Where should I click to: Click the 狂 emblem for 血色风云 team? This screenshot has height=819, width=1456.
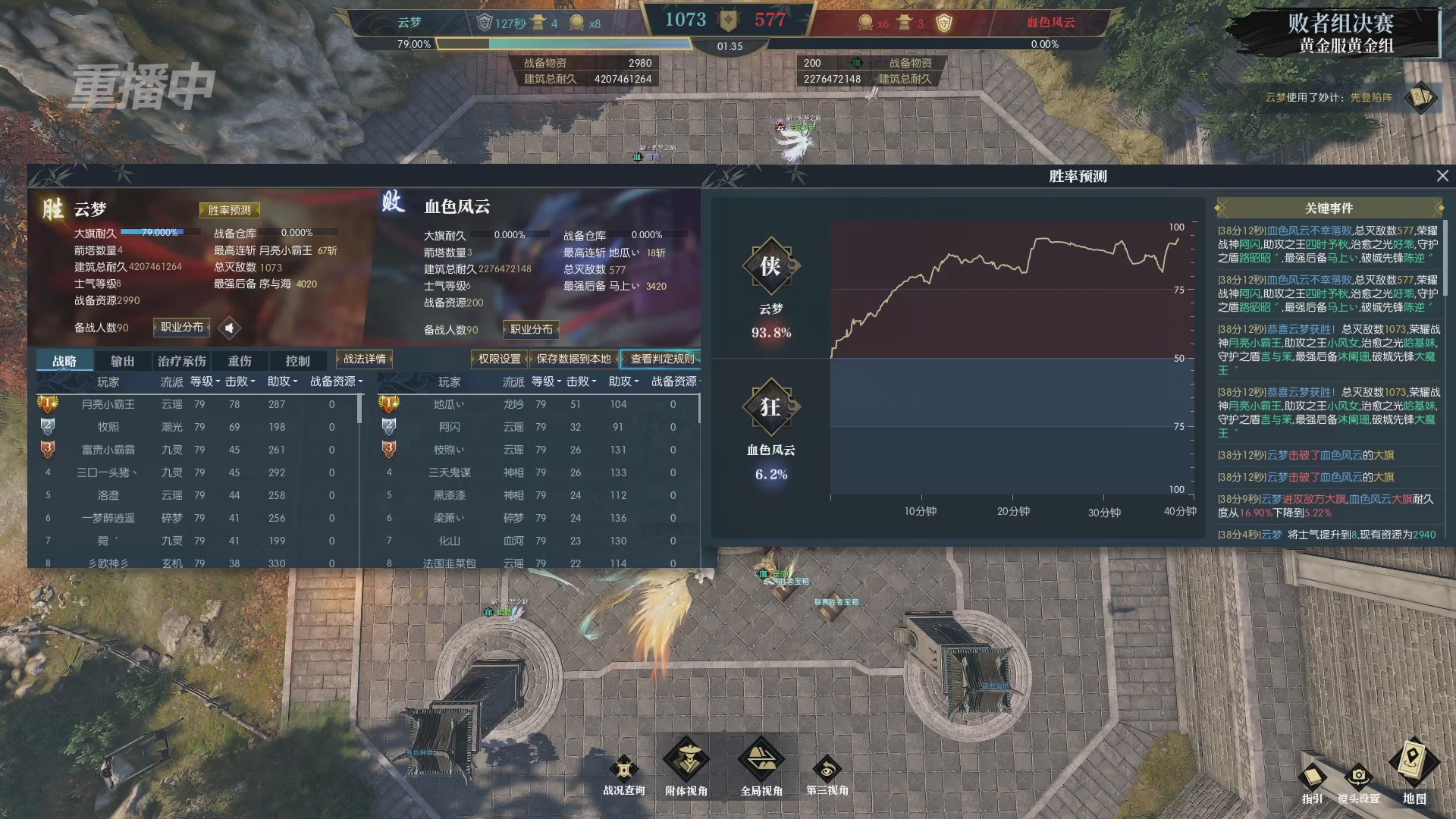tap(770, 407)
